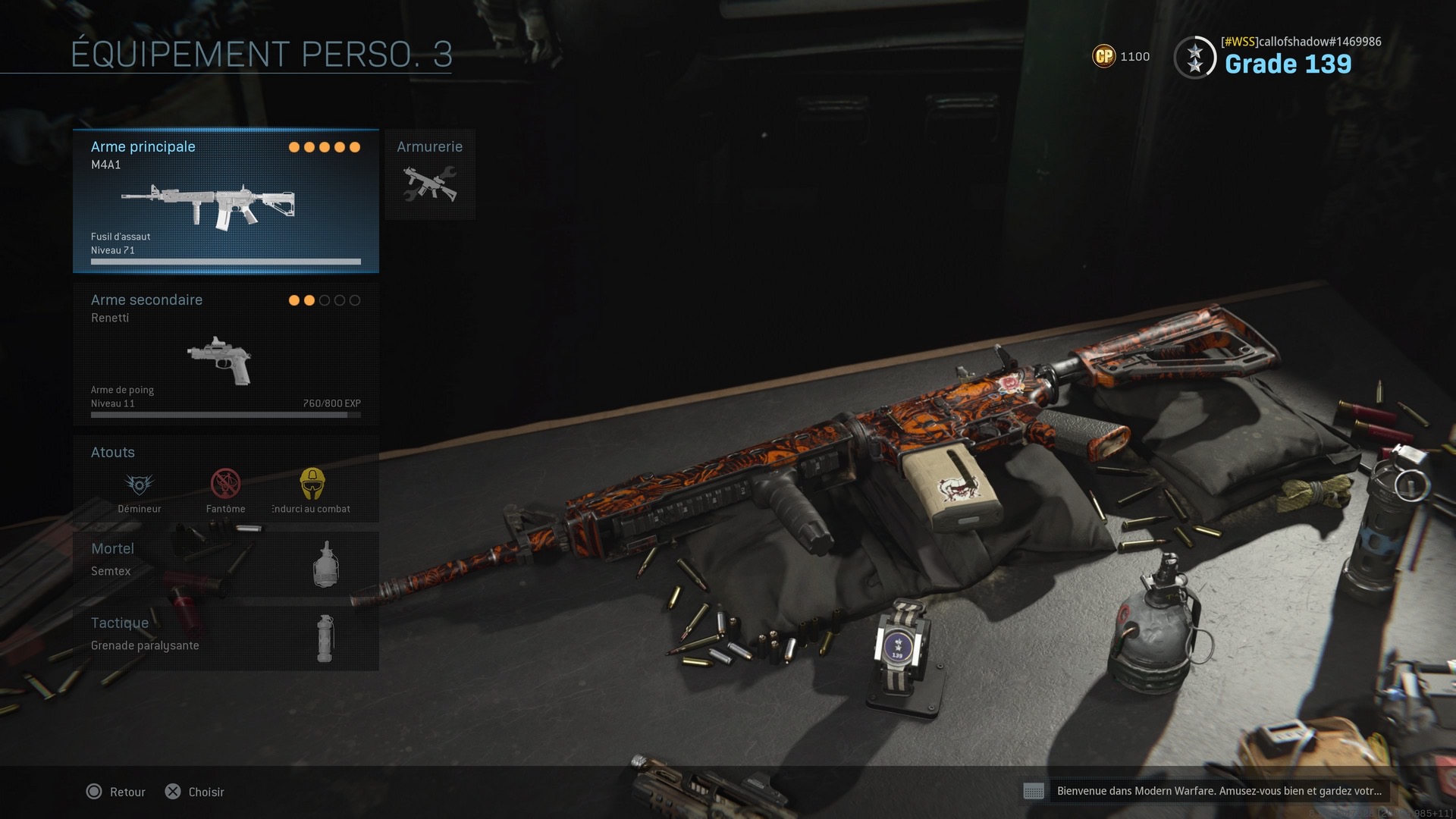Select the Démineur perk icon
This screenshot has height=819, width=1456.
click(x=140, y=485)
